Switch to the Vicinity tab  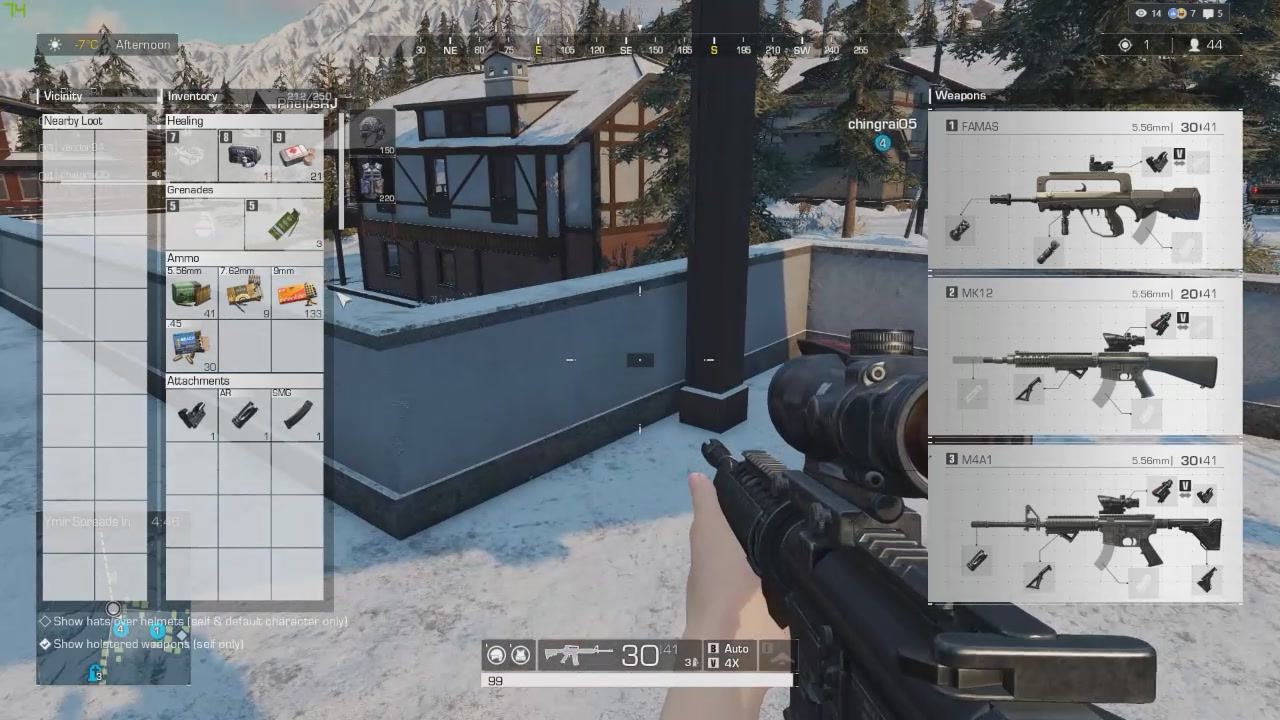click(x=65, y=95)
